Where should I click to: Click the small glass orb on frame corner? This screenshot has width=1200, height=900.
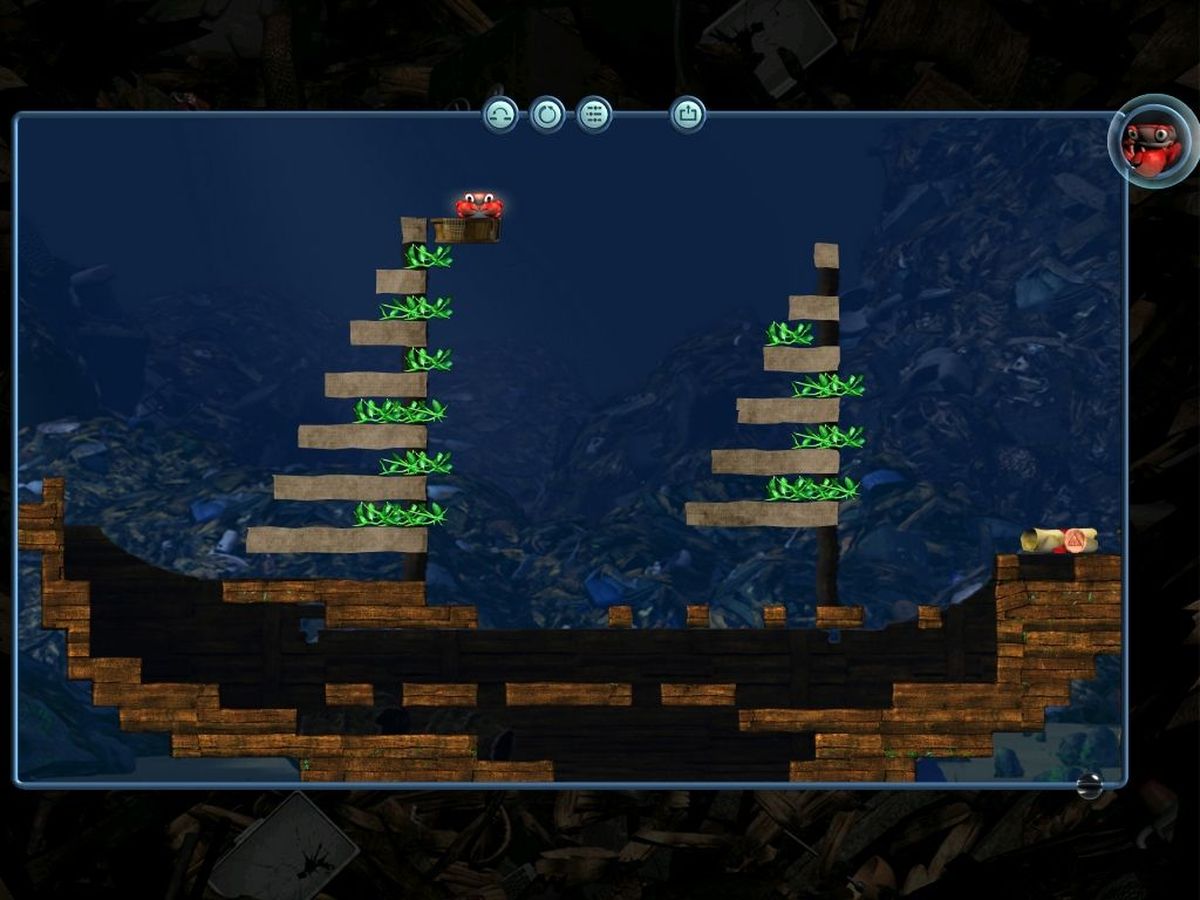1090,786
